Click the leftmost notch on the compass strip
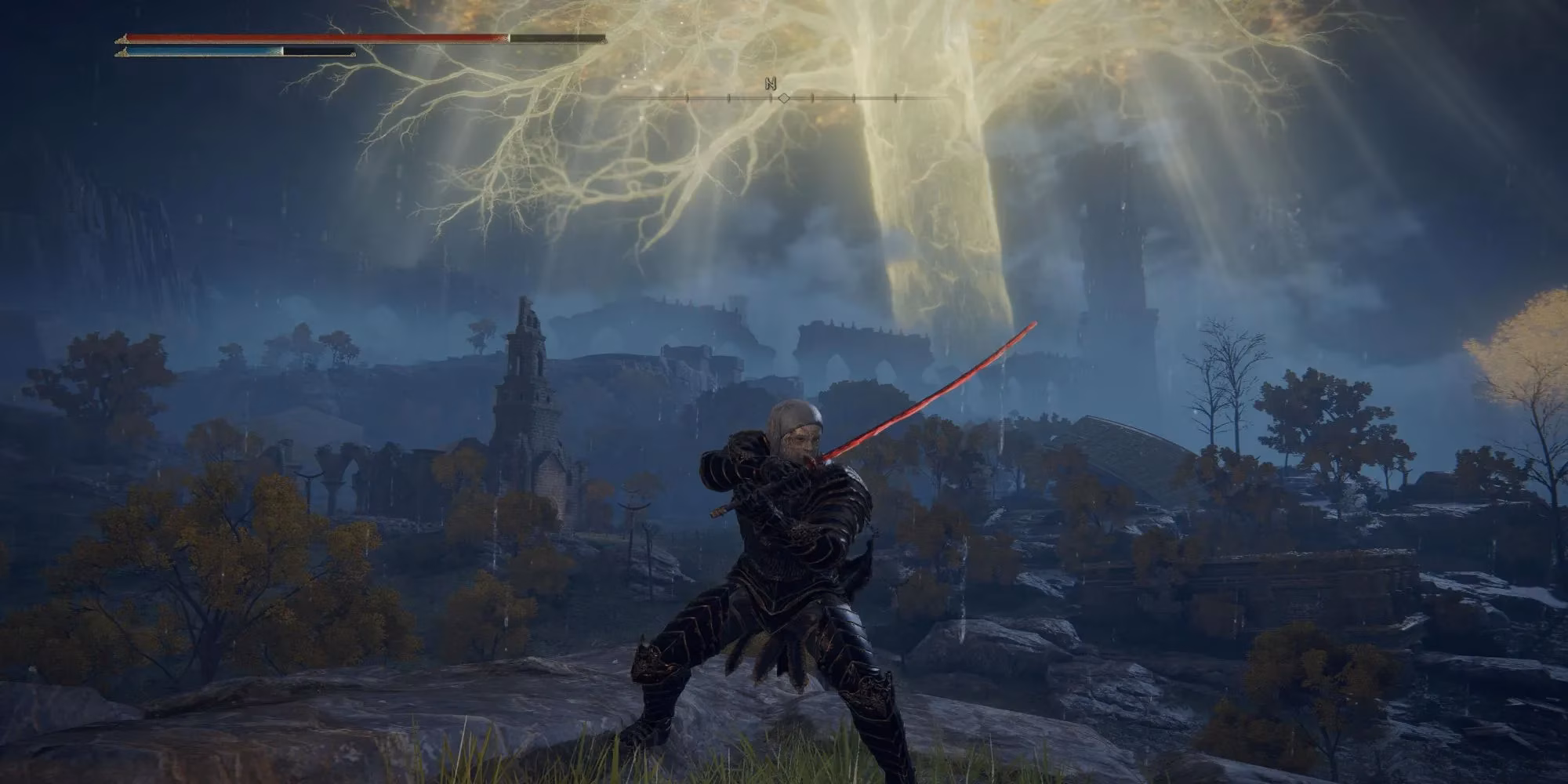1568x784 pixels. click(687, 98)
